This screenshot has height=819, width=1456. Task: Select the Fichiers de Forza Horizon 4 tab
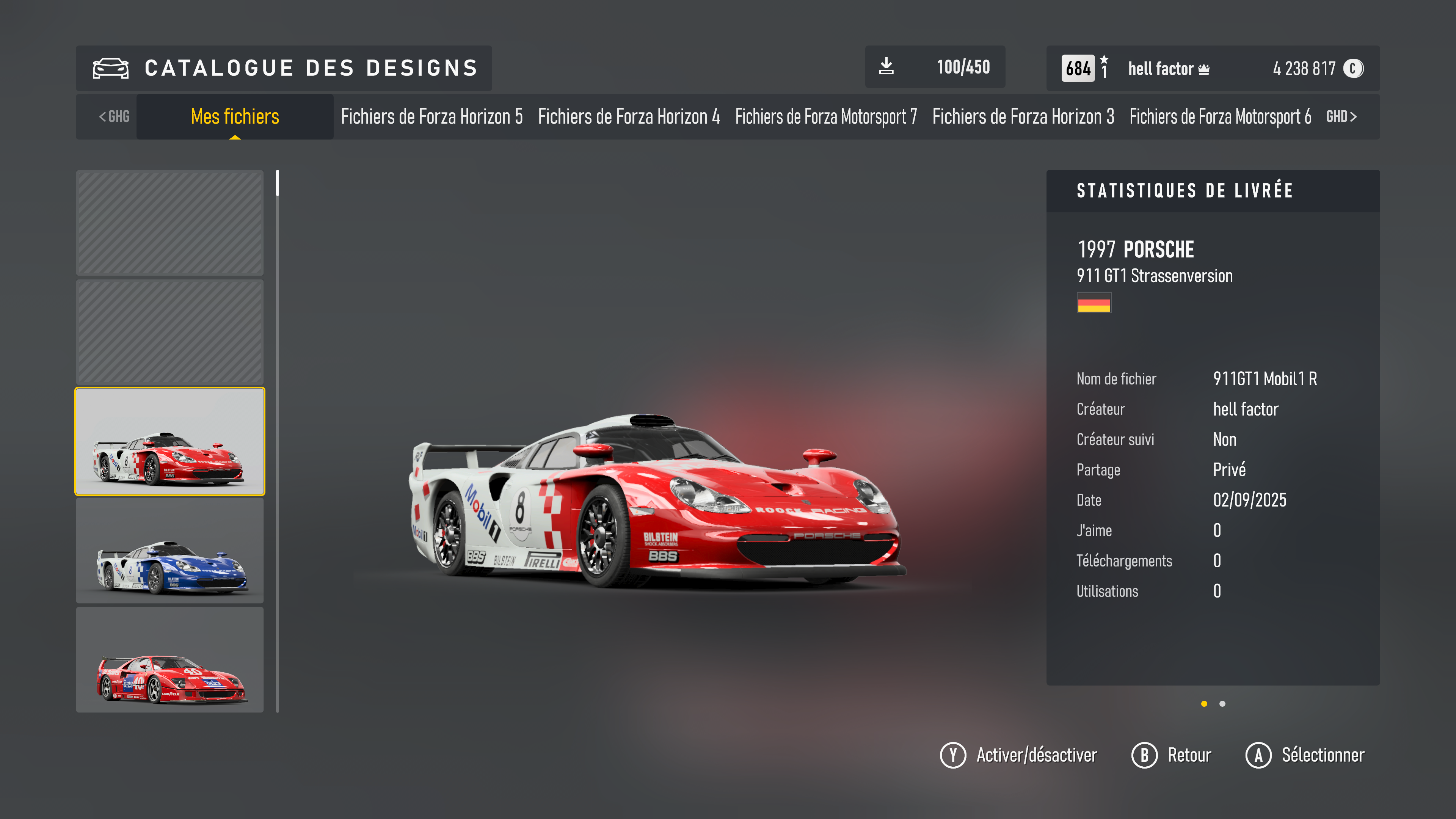click(x=629, y=116)
